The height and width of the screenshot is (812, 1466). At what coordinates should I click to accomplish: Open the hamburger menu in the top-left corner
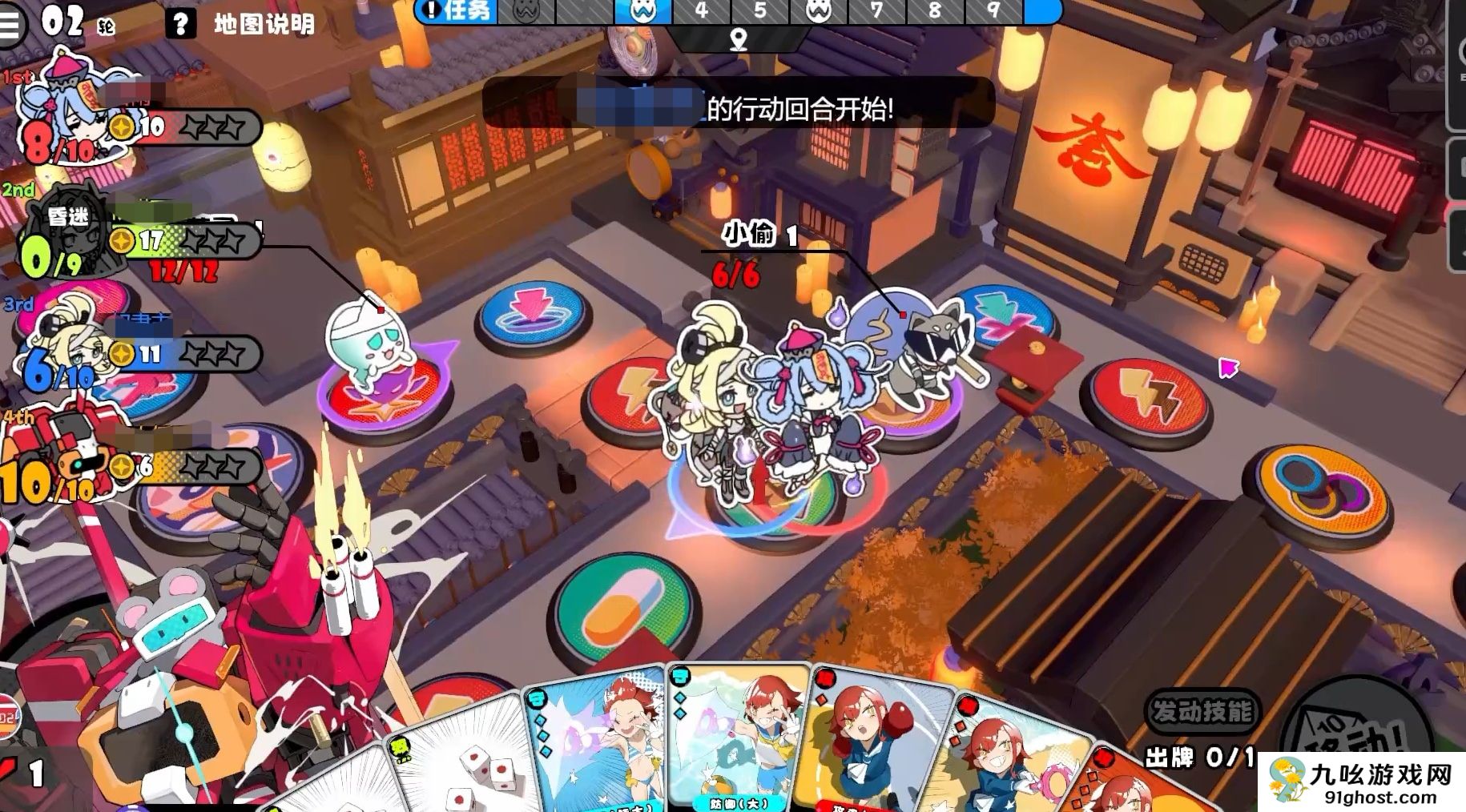(9, 22)
